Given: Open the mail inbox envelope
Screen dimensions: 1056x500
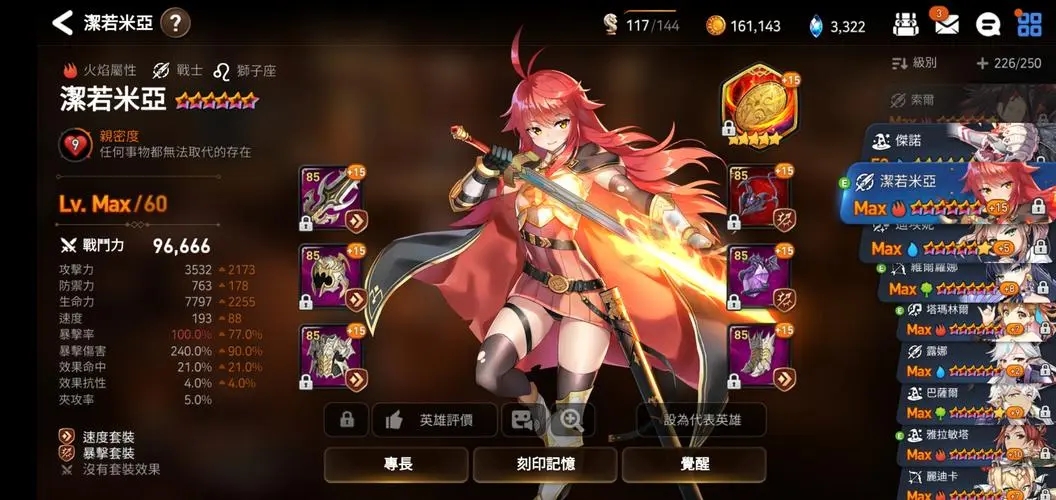Looking at the screenshot, I should click(945, 24).
